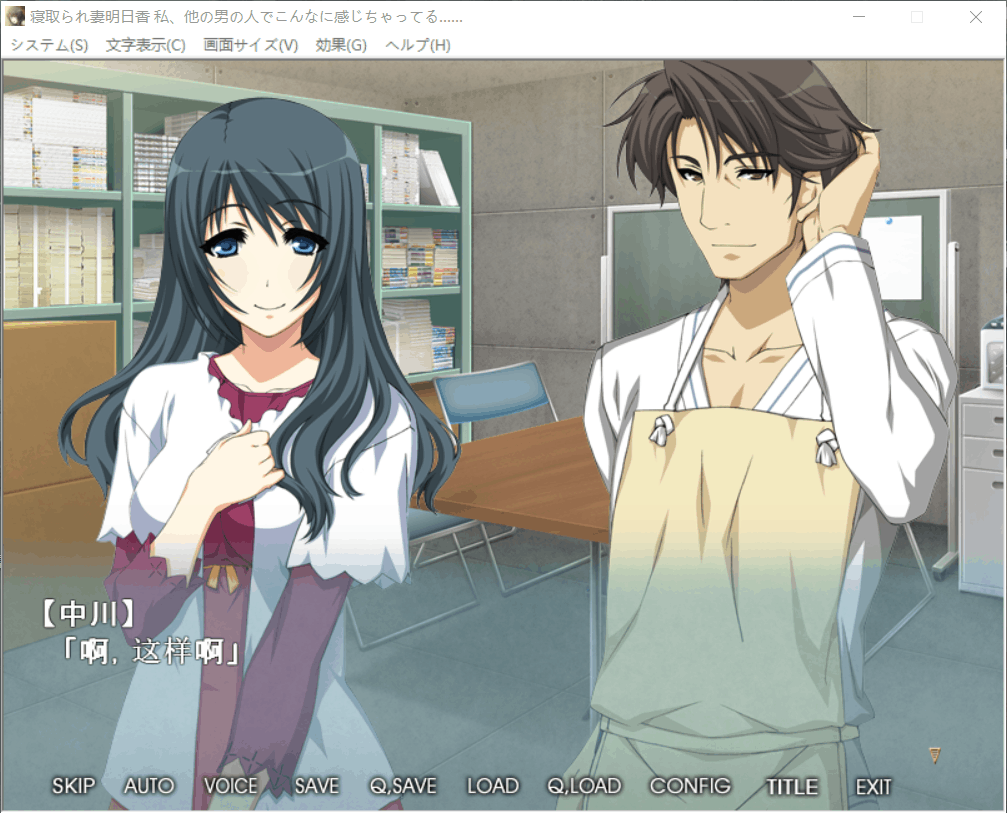Quick load with Q.LOAD
This screenshot has width=1007, height=813.
point(584,786)
